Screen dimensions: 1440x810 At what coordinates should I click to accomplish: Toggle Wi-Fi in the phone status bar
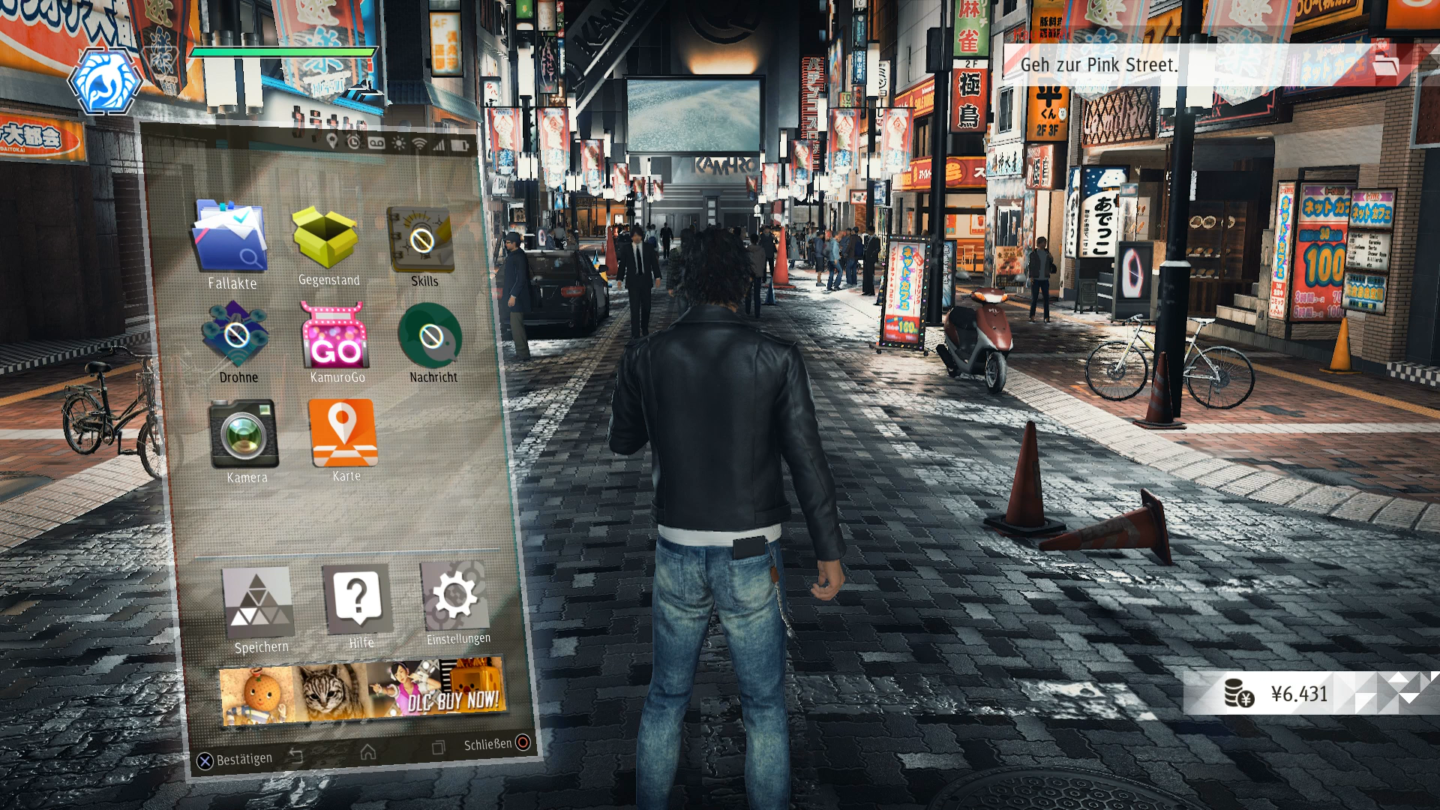coord(420,143)
